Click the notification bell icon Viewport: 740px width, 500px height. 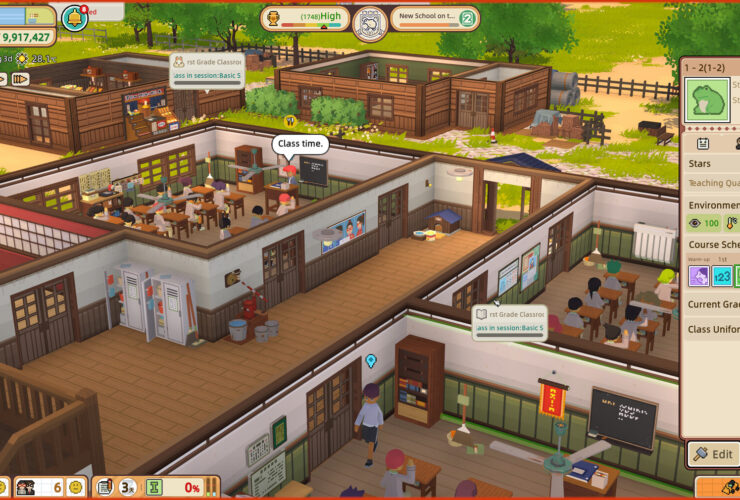click(x=73, y=17)
